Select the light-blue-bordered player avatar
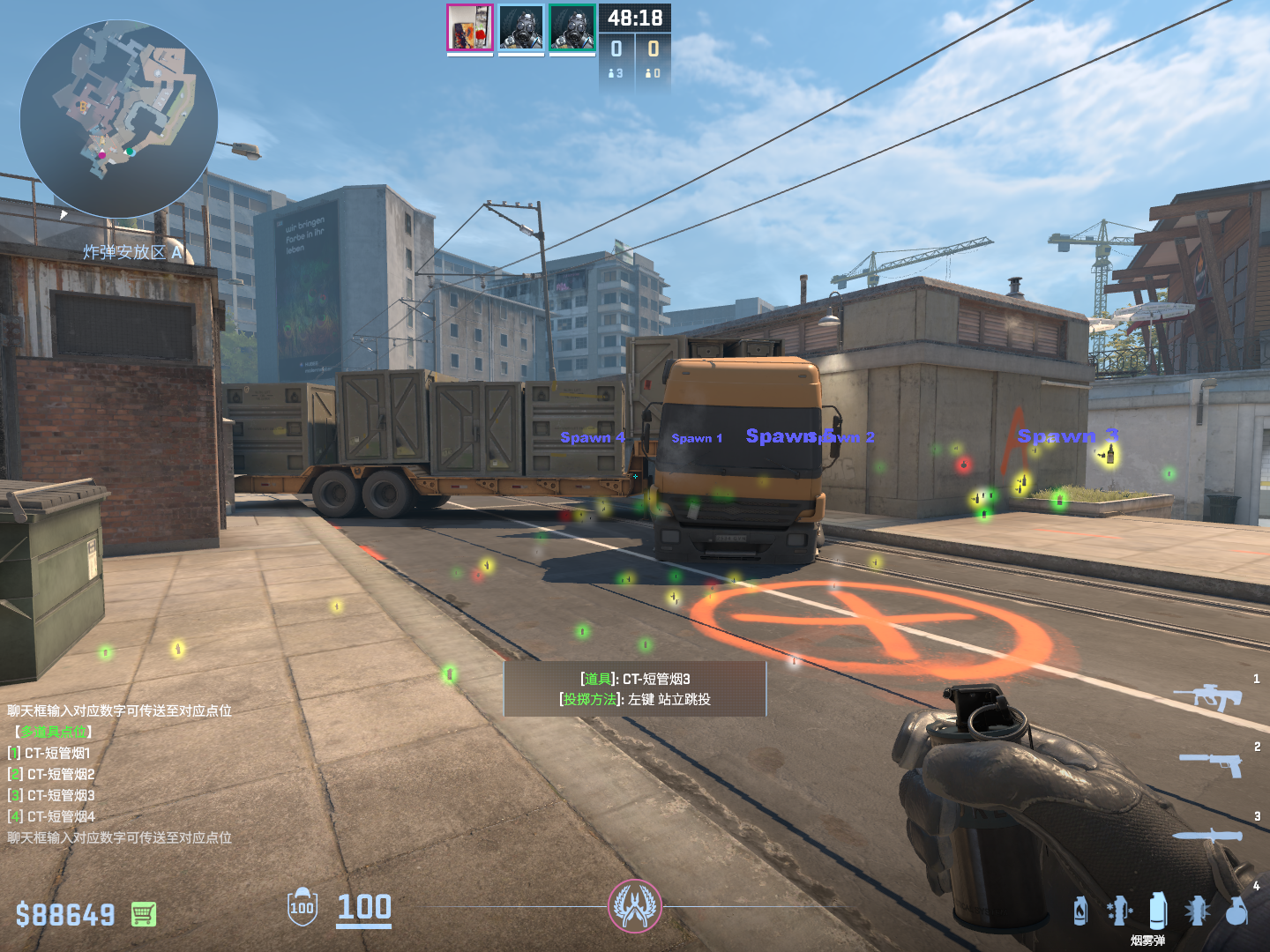Viewport: 1270px width, 952px height. pyautogui.click(x=520, y=28)
